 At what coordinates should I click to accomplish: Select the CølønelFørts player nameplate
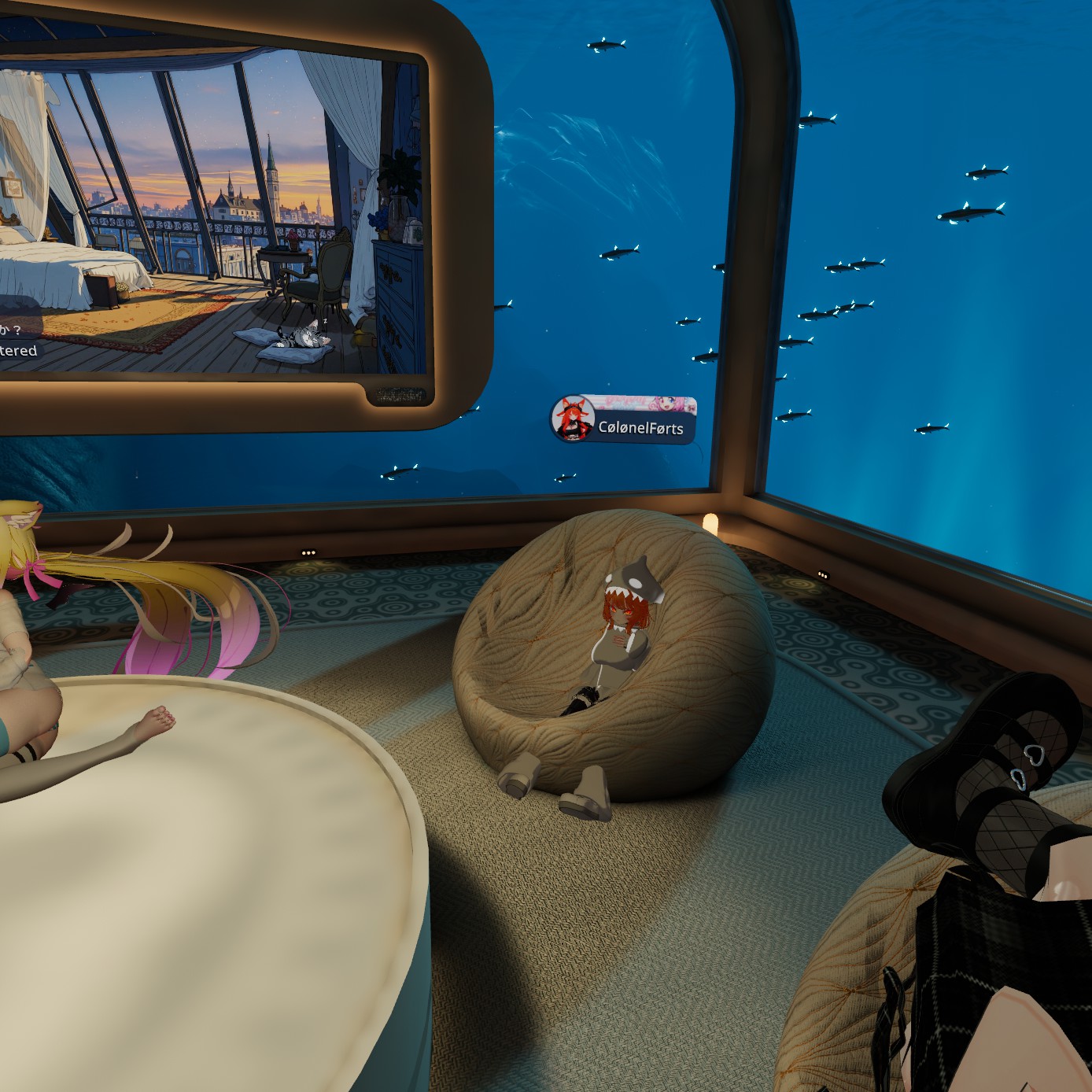(x=624, y=421)
